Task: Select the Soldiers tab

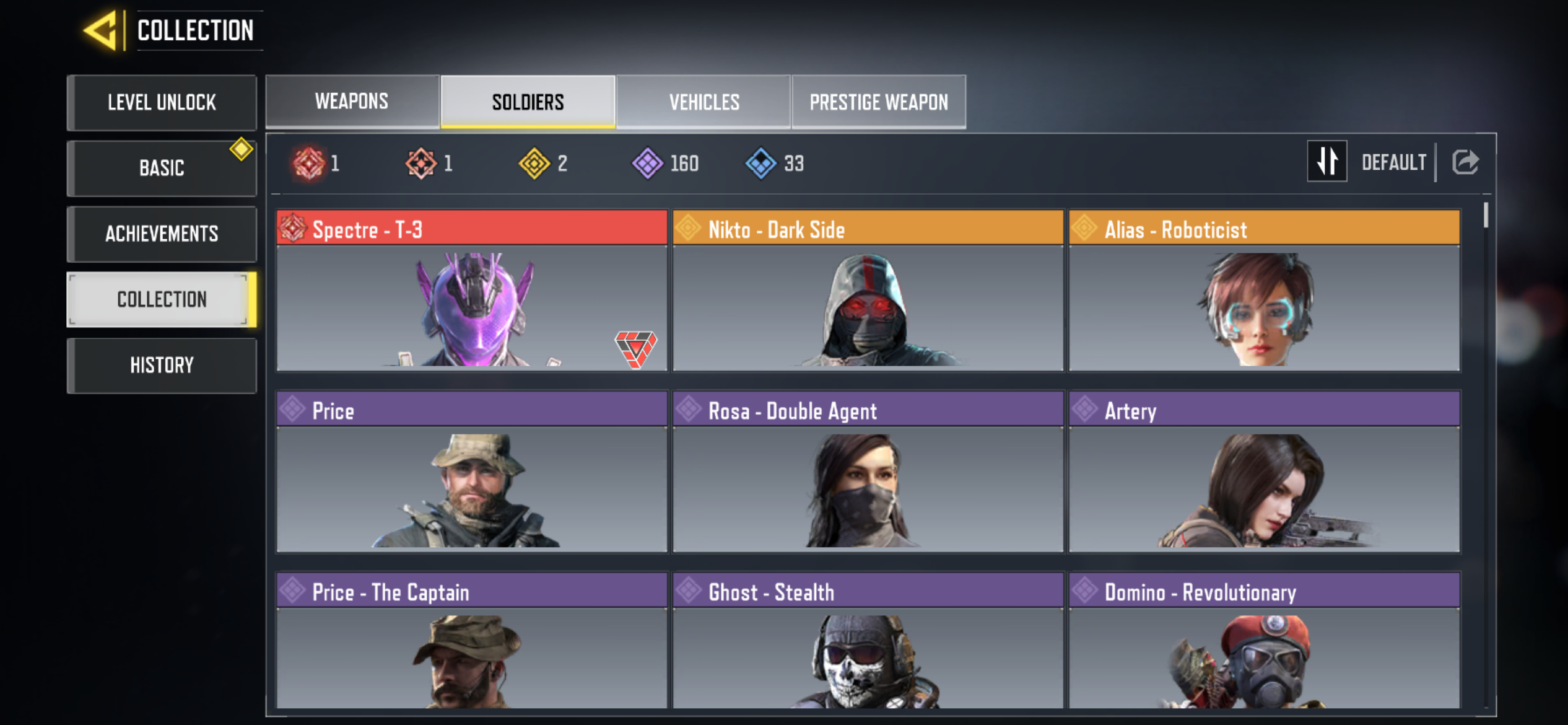Action: point(528,102)
